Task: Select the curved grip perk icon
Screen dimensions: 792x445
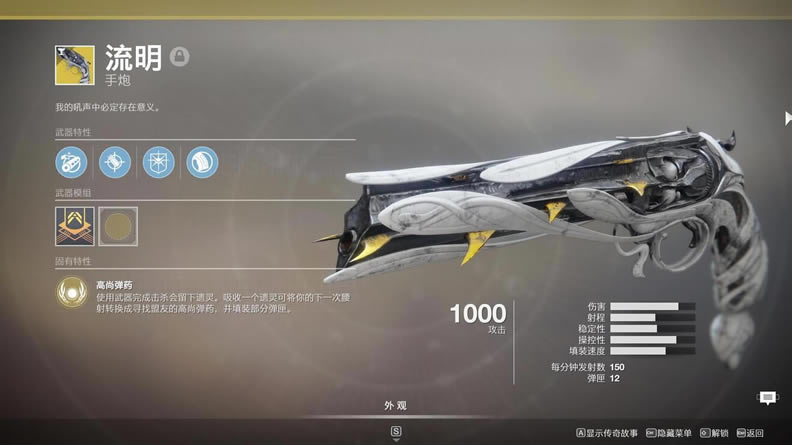Action: [x=202, y=162]
